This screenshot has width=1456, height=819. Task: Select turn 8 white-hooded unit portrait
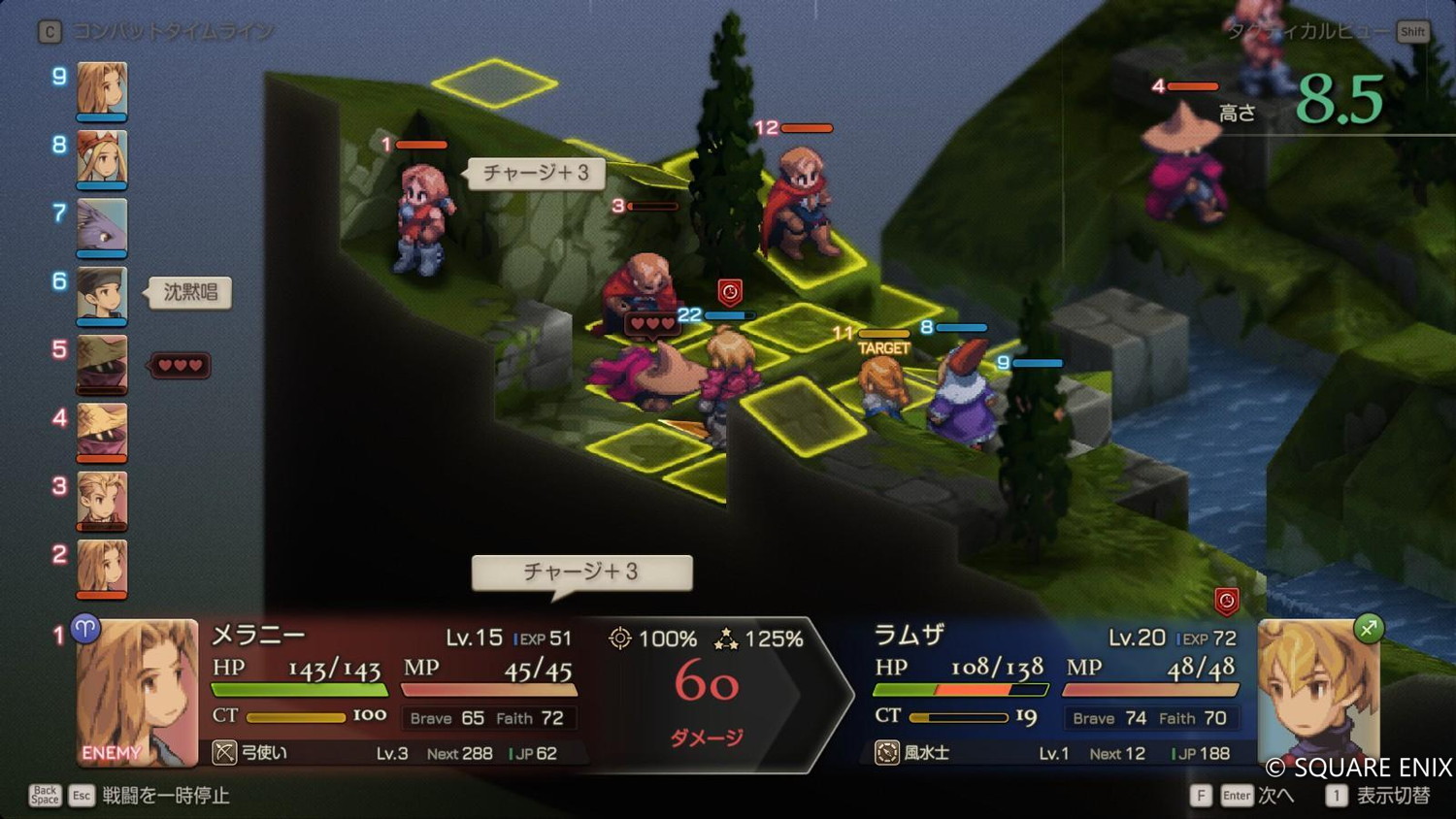coord(102,157)
